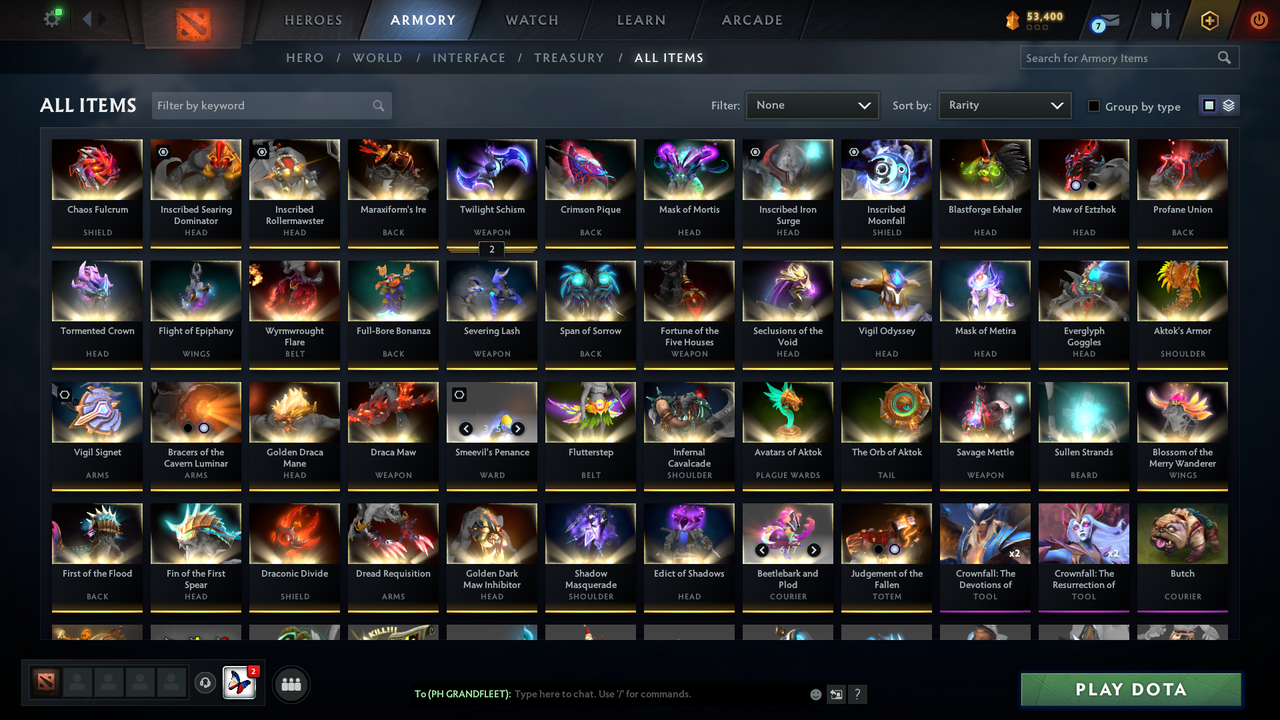1280x720 pixels.
Task: Click the question mark help button near chat
Action: [857, 693]
